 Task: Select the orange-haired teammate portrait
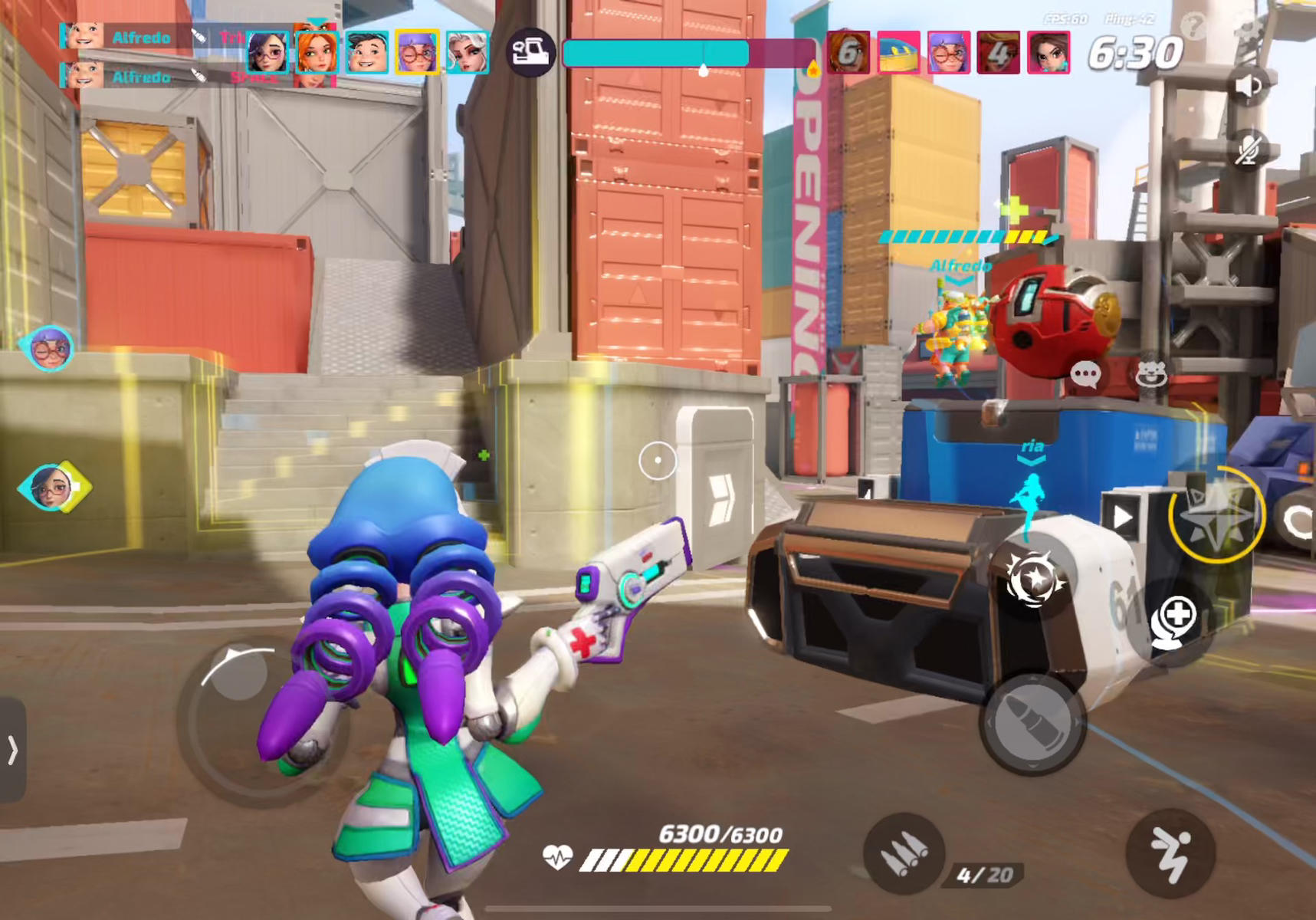[x=316, y=53]
